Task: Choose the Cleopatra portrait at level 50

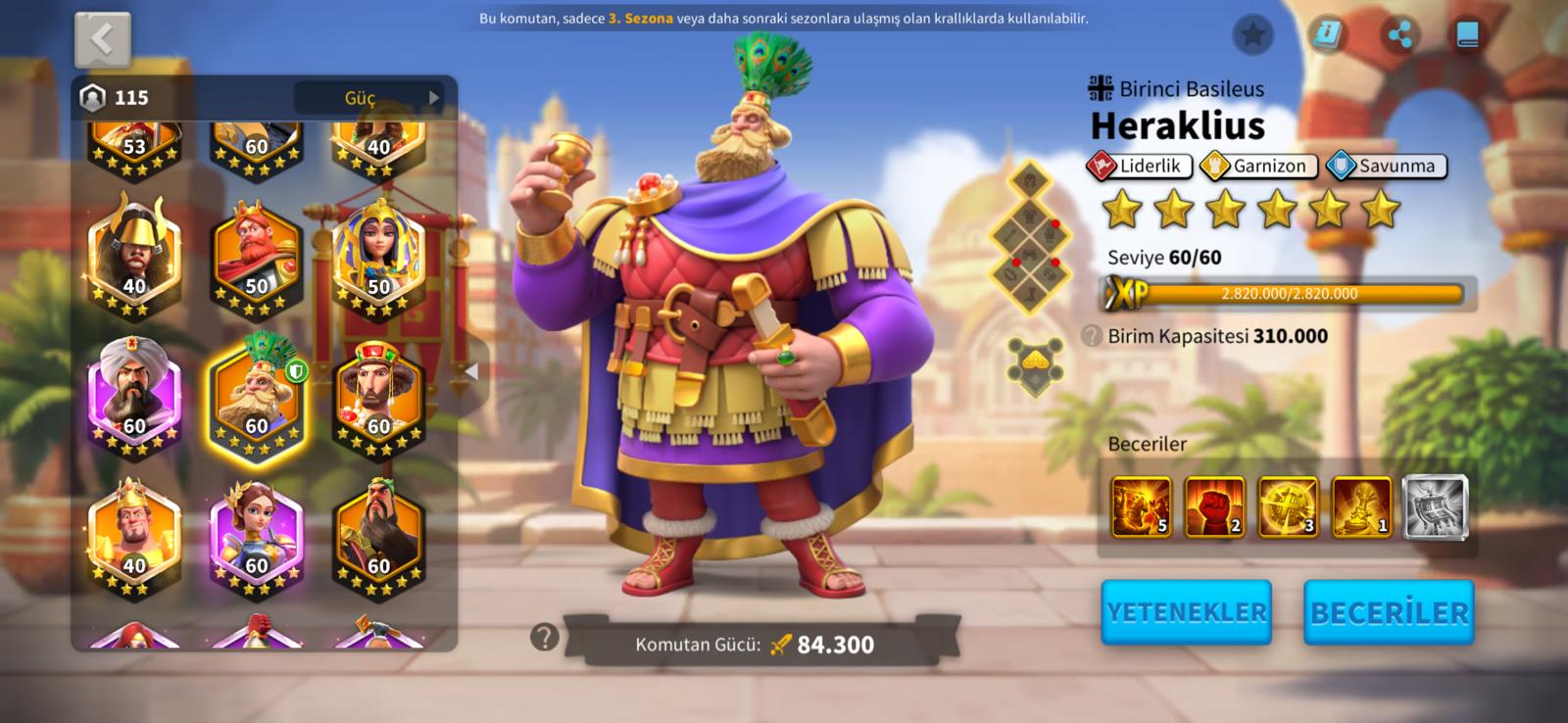Action: (x=378, y=258)
